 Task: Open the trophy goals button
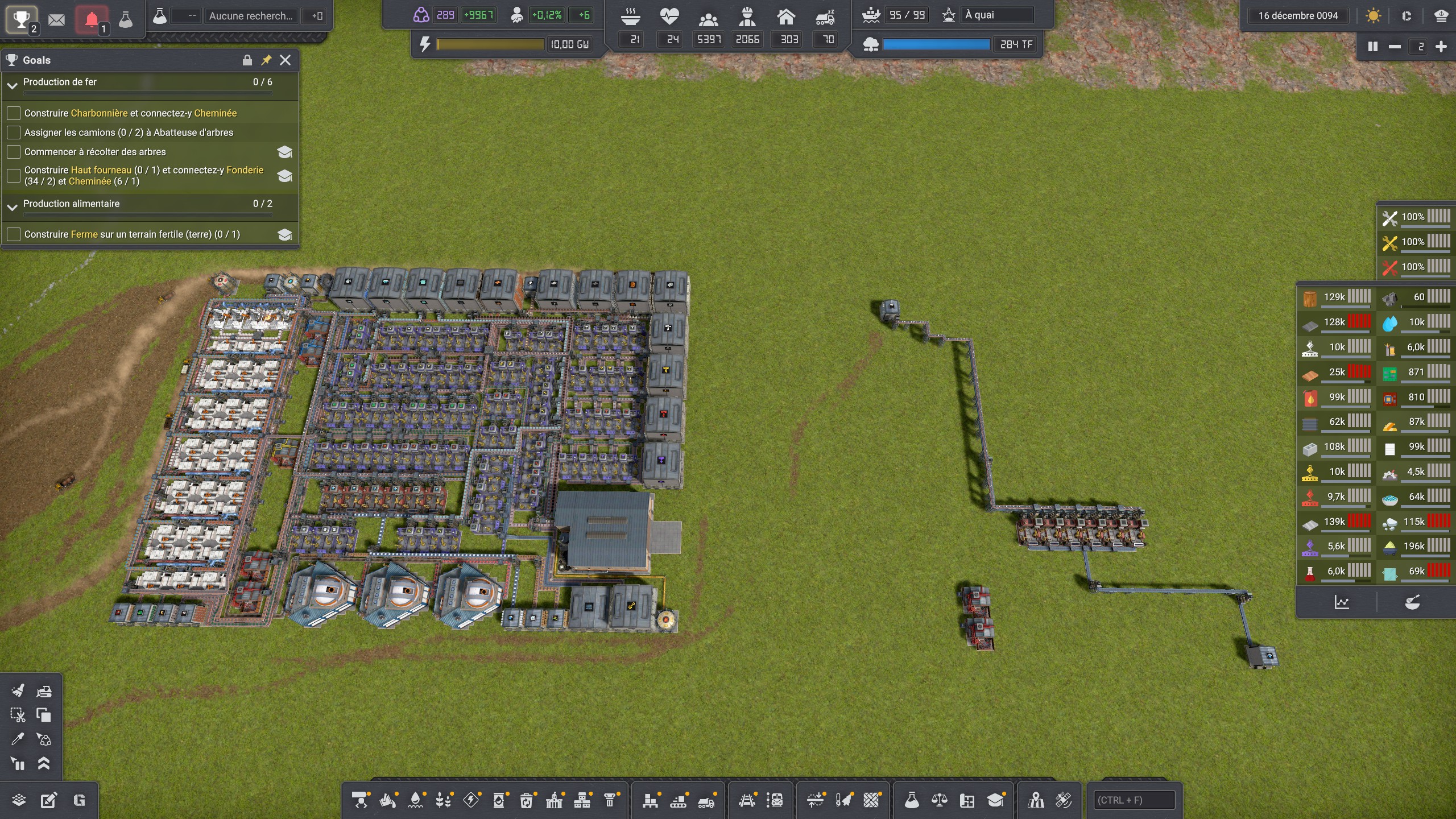[x=21, y=19]
